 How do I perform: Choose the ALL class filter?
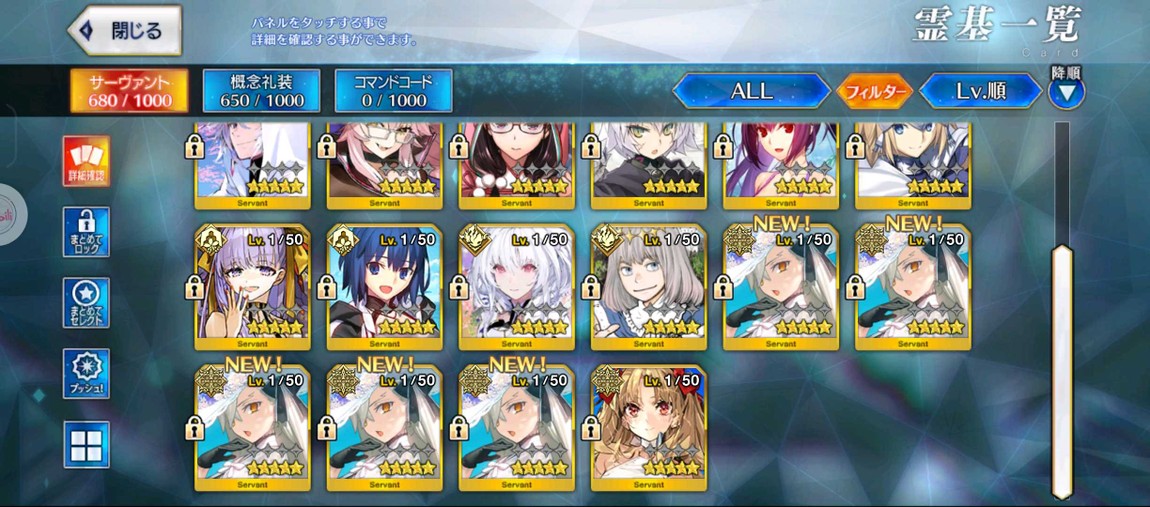(x=751, y=91)
